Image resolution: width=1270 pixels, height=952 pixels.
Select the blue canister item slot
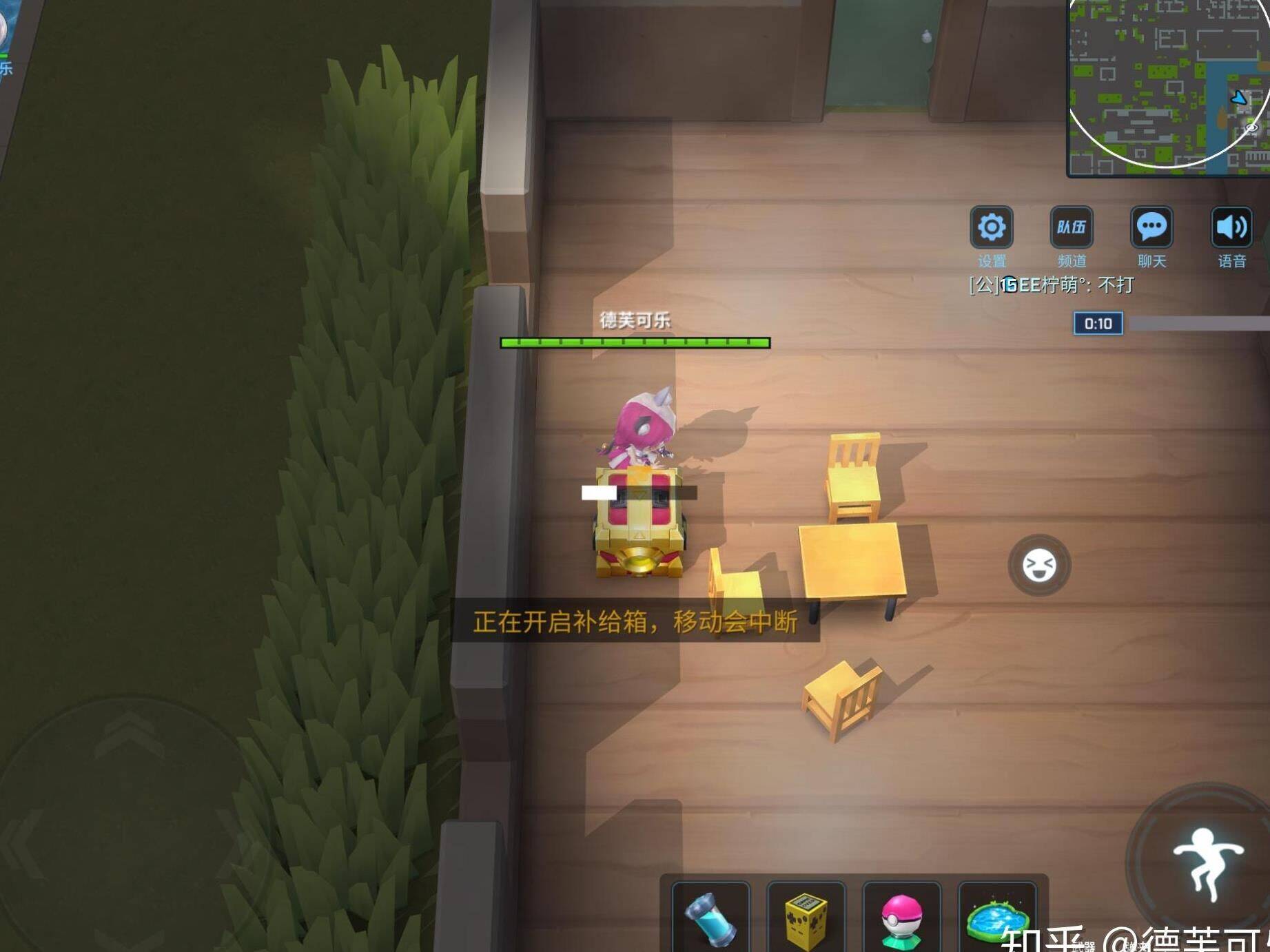pos(710,918)
